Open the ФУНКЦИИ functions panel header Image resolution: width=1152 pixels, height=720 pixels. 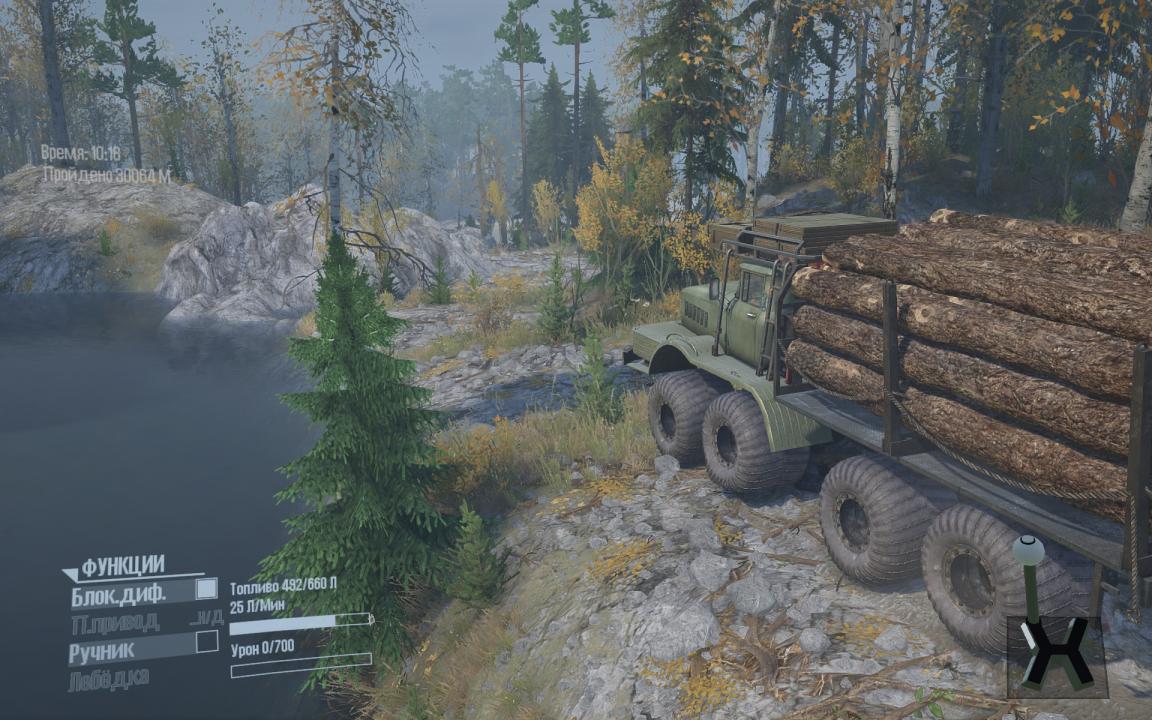click(x=122, y=566)
